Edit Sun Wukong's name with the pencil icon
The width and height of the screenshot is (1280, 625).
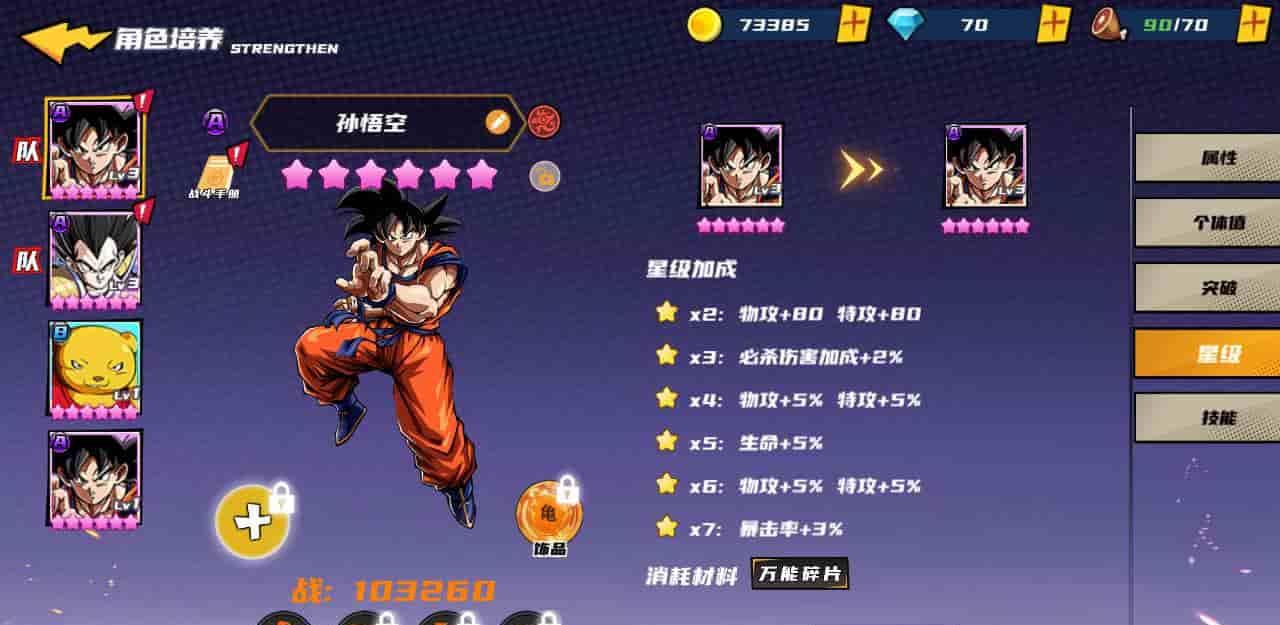[497, 122]
